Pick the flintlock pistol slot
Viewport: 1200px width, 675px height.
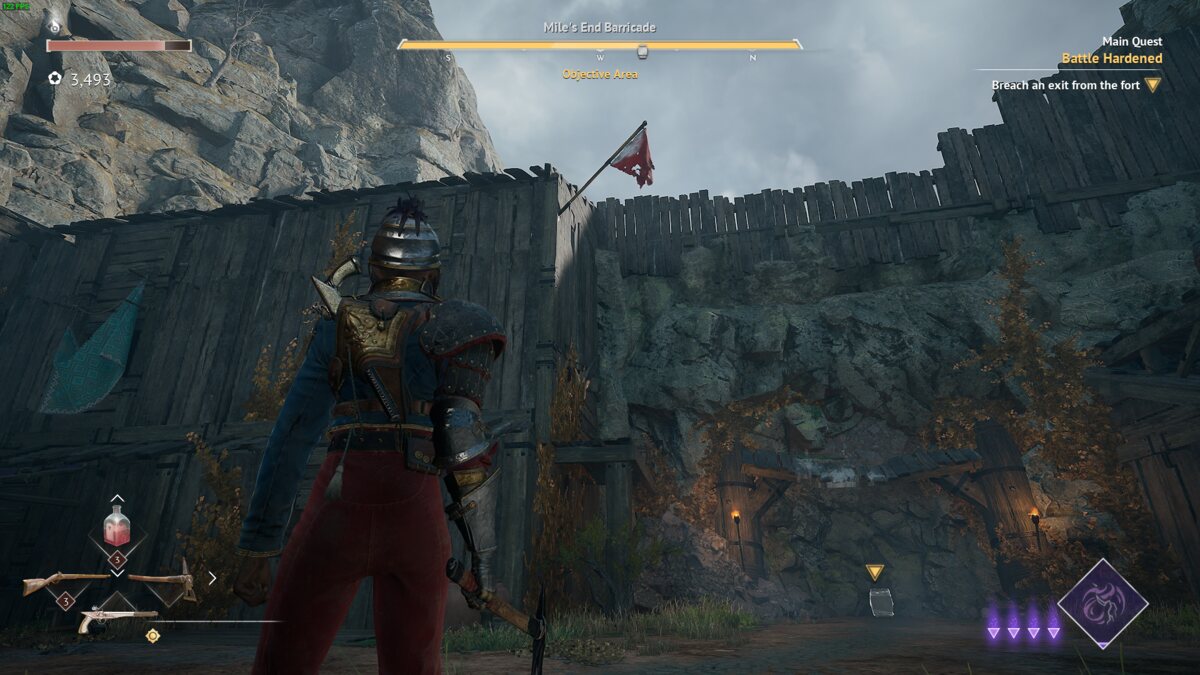point(117,617)
